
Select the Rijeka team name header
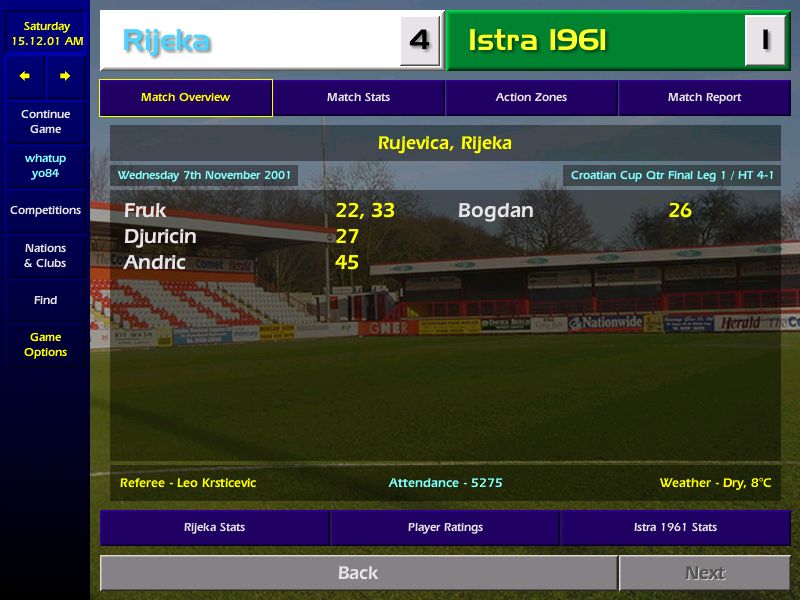point(167,41)
